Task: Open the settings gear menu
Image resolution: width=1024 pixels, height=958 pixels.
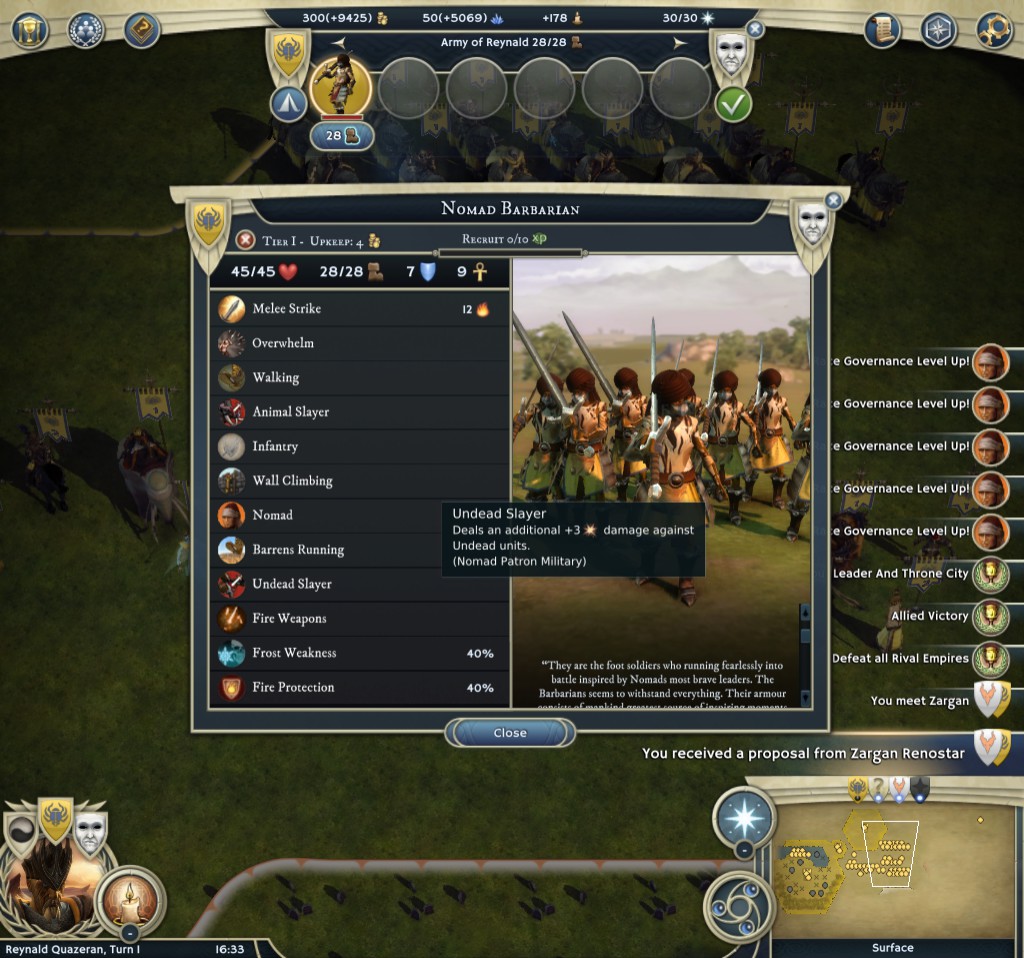Action: tap(993, 30)
